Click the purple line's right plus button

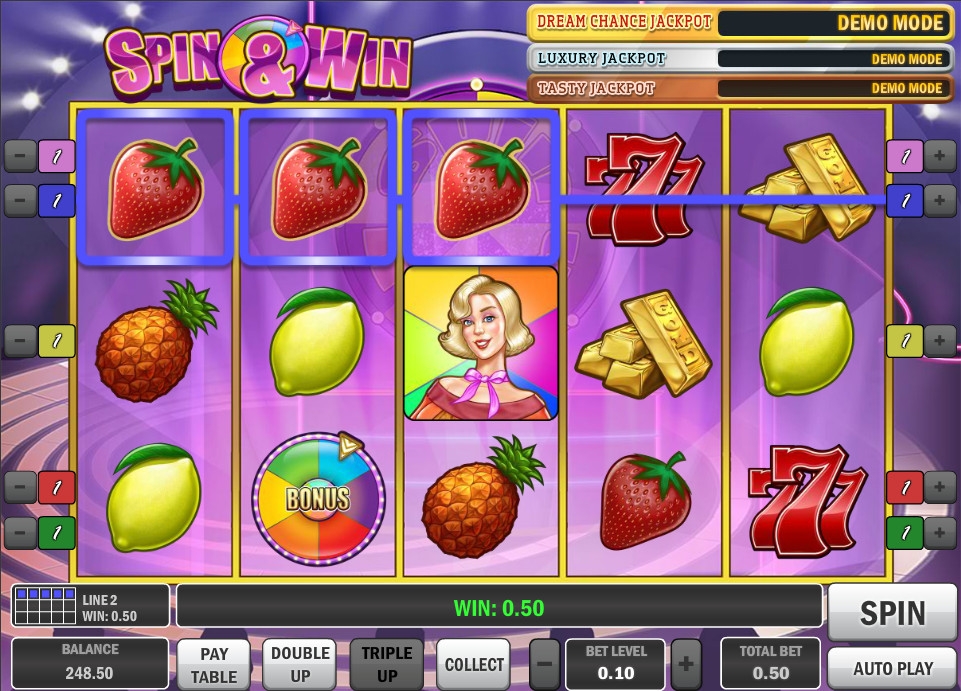pyautogui.click(x=940, y=156)
